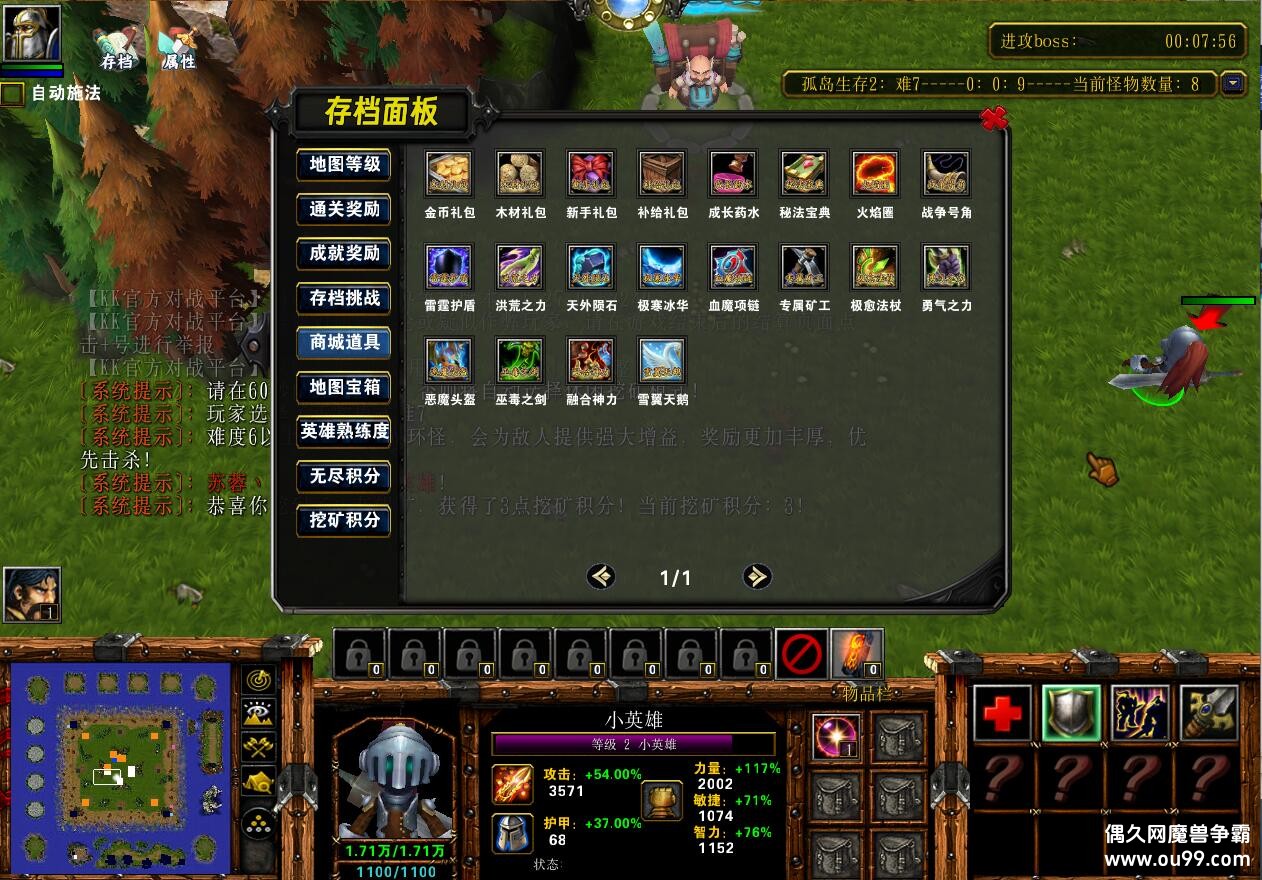Click the 火焰圈 fire ring item
The height and width of the screenshot is (880, 1262).
[875, 174]
